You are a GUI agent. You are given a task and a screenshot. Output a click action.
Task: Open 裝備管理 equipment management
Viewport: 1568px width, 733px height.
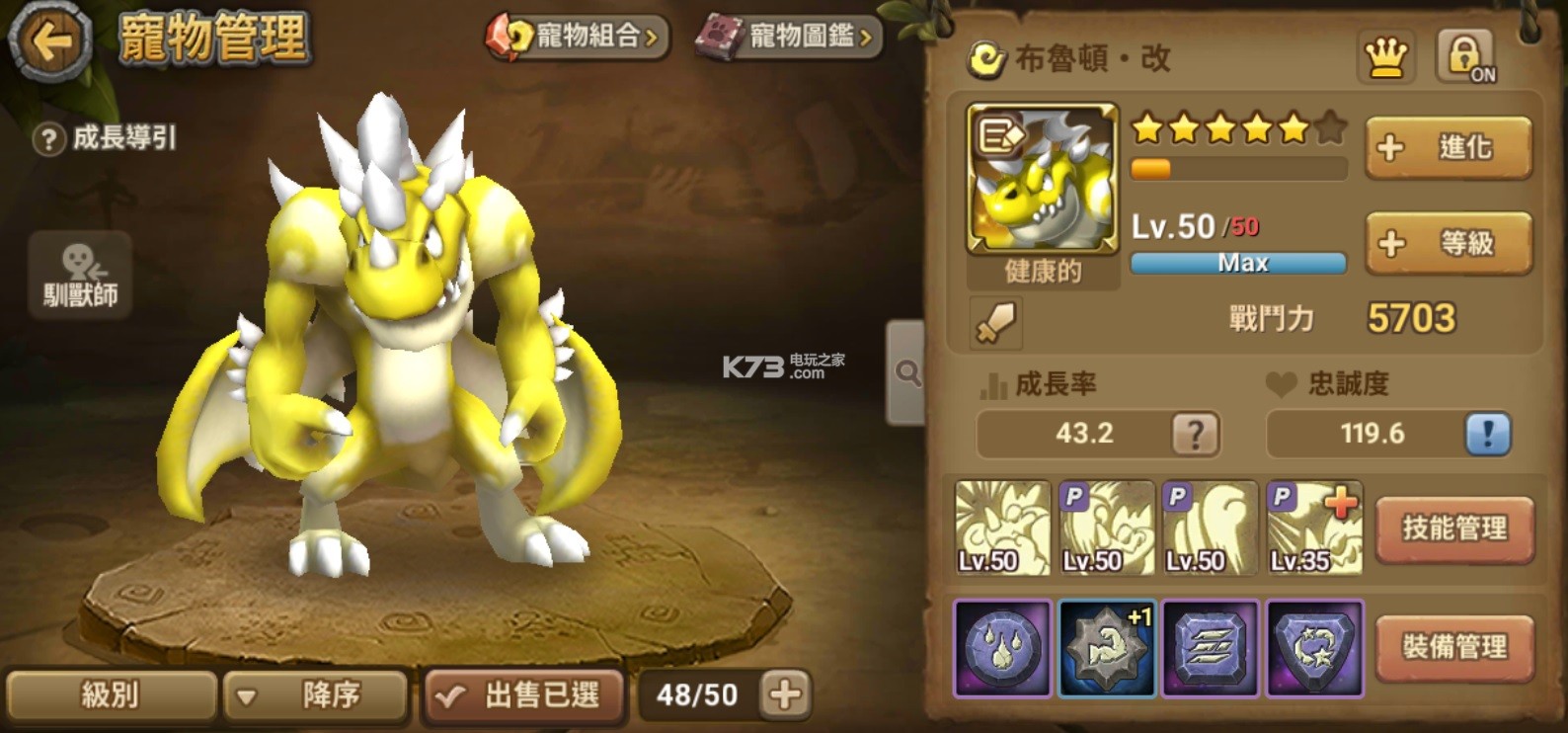(x=1454, y=647)
